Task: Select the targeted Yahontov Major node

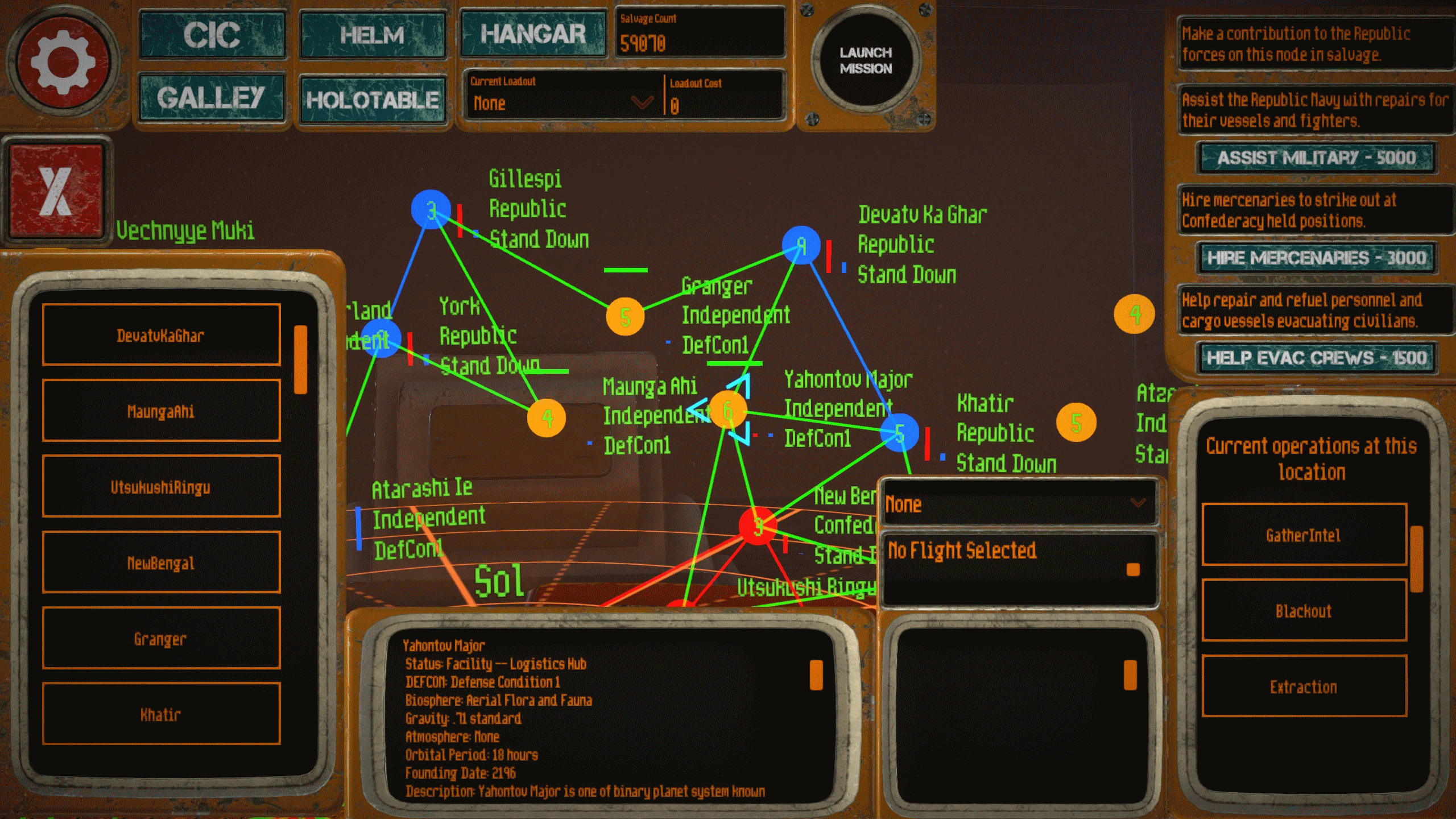Action: [x=729, y=410]
